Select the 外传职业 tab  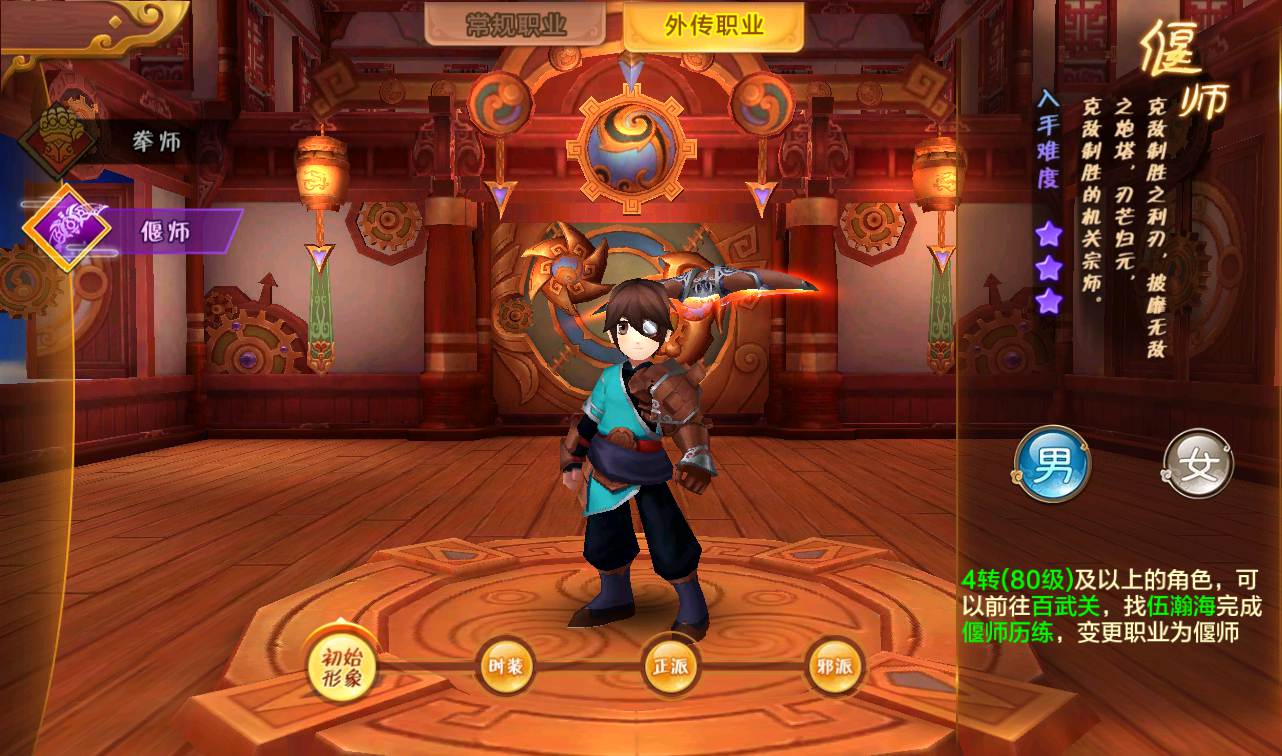tap(713, 26)
